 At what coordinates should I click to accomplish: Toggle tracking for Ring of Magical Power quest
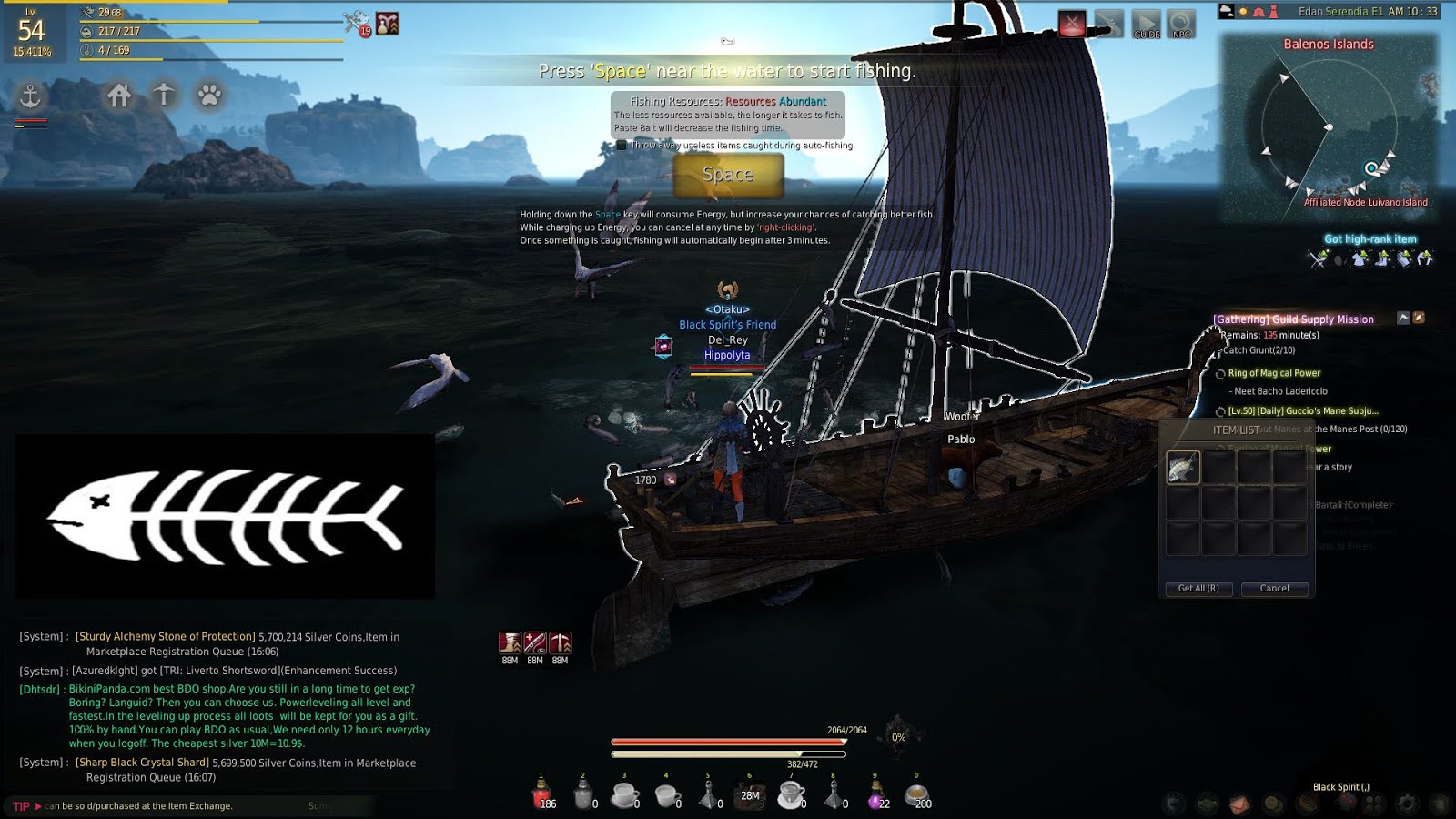point(1221,373)
